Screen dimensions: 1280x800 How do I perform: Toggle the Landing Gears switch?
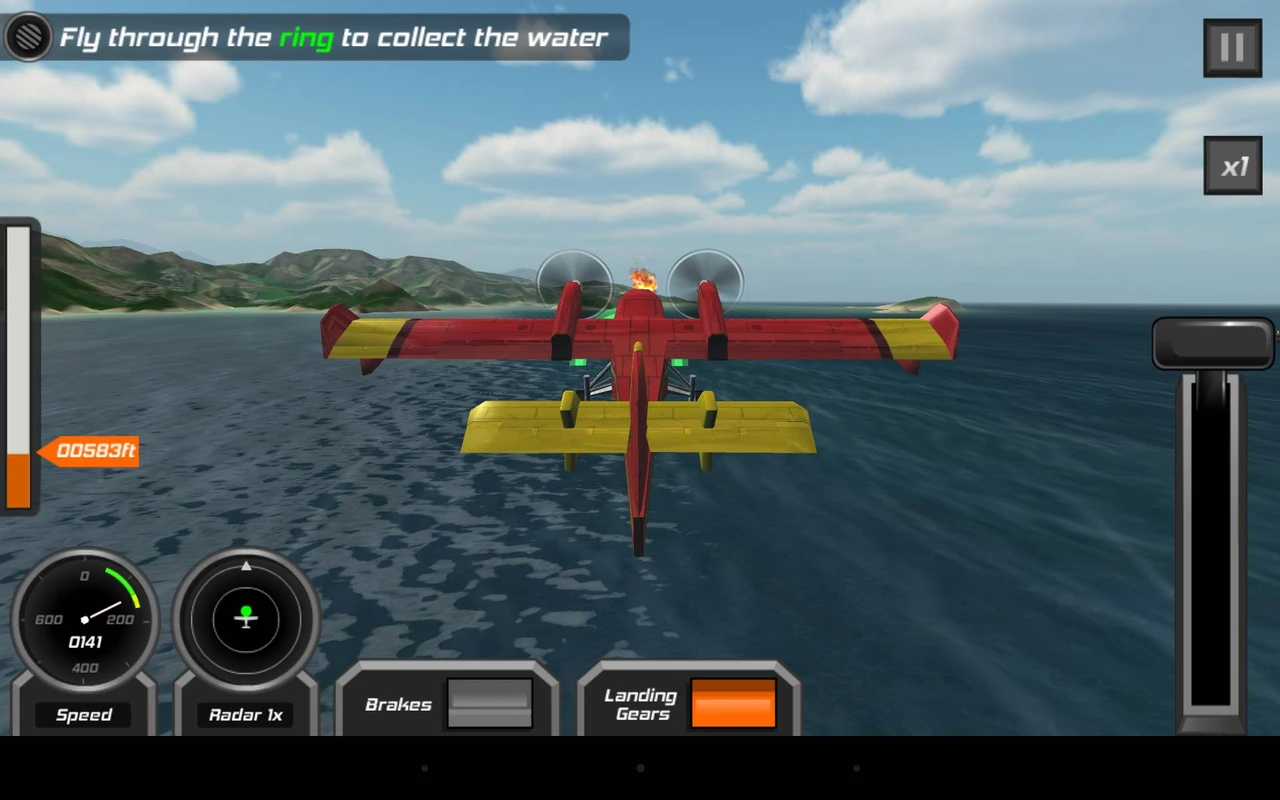(733, 704)
